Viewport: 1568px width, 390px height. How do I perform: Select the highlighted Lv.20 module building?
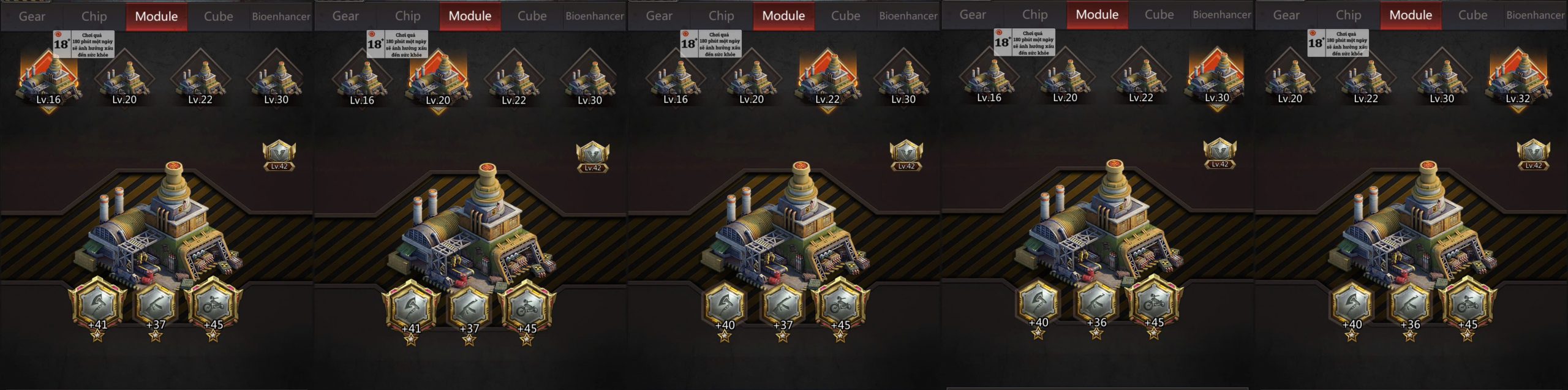[438, 80]
